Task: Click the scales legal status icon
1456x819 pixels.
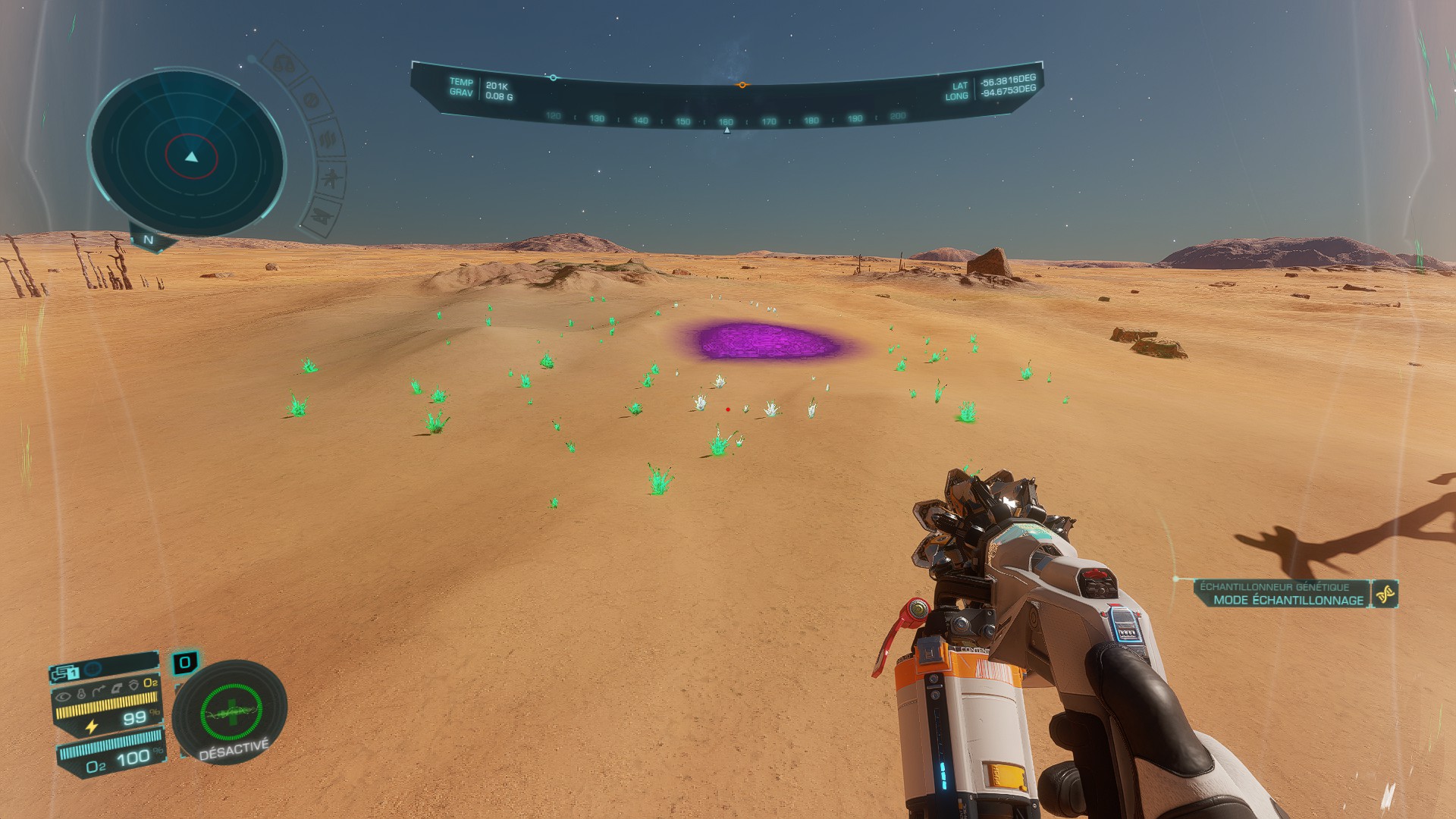Action: (284, 64)
